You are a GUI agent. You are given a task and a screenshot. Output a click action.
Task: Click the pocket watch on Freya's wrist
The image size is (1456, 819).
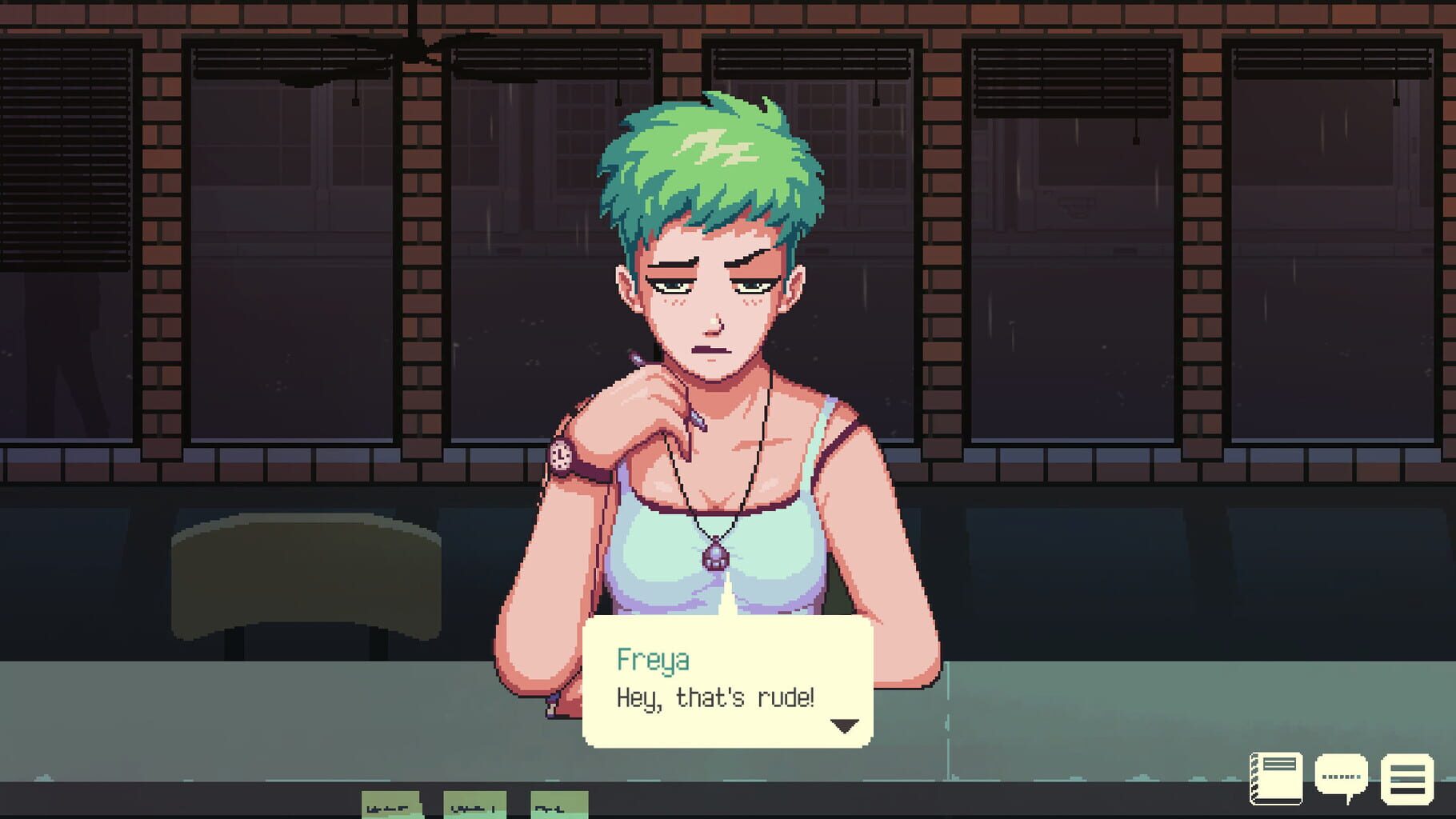[x=560, y=456]
